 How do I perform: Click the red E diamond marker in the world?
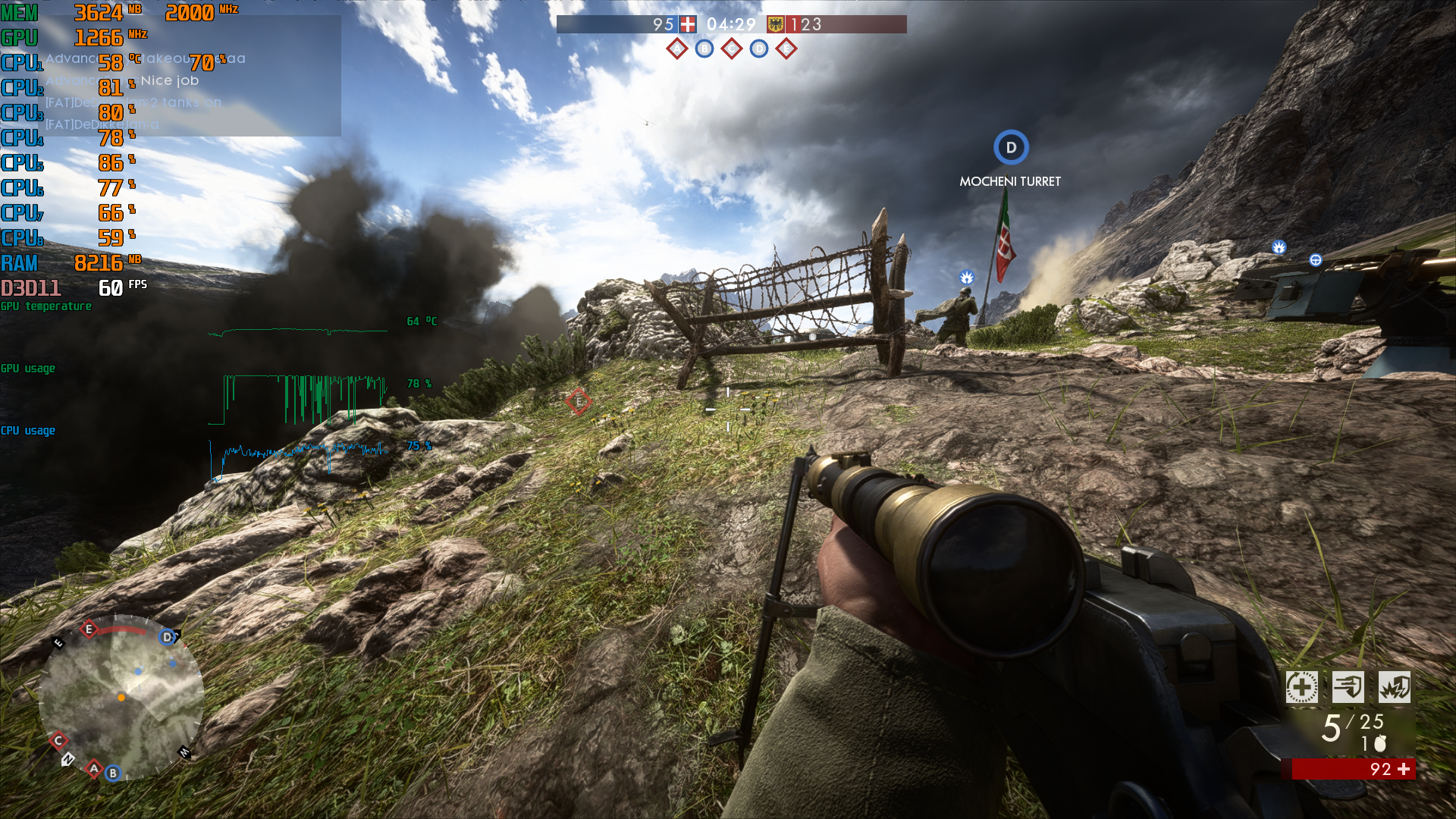coord(578,401)
